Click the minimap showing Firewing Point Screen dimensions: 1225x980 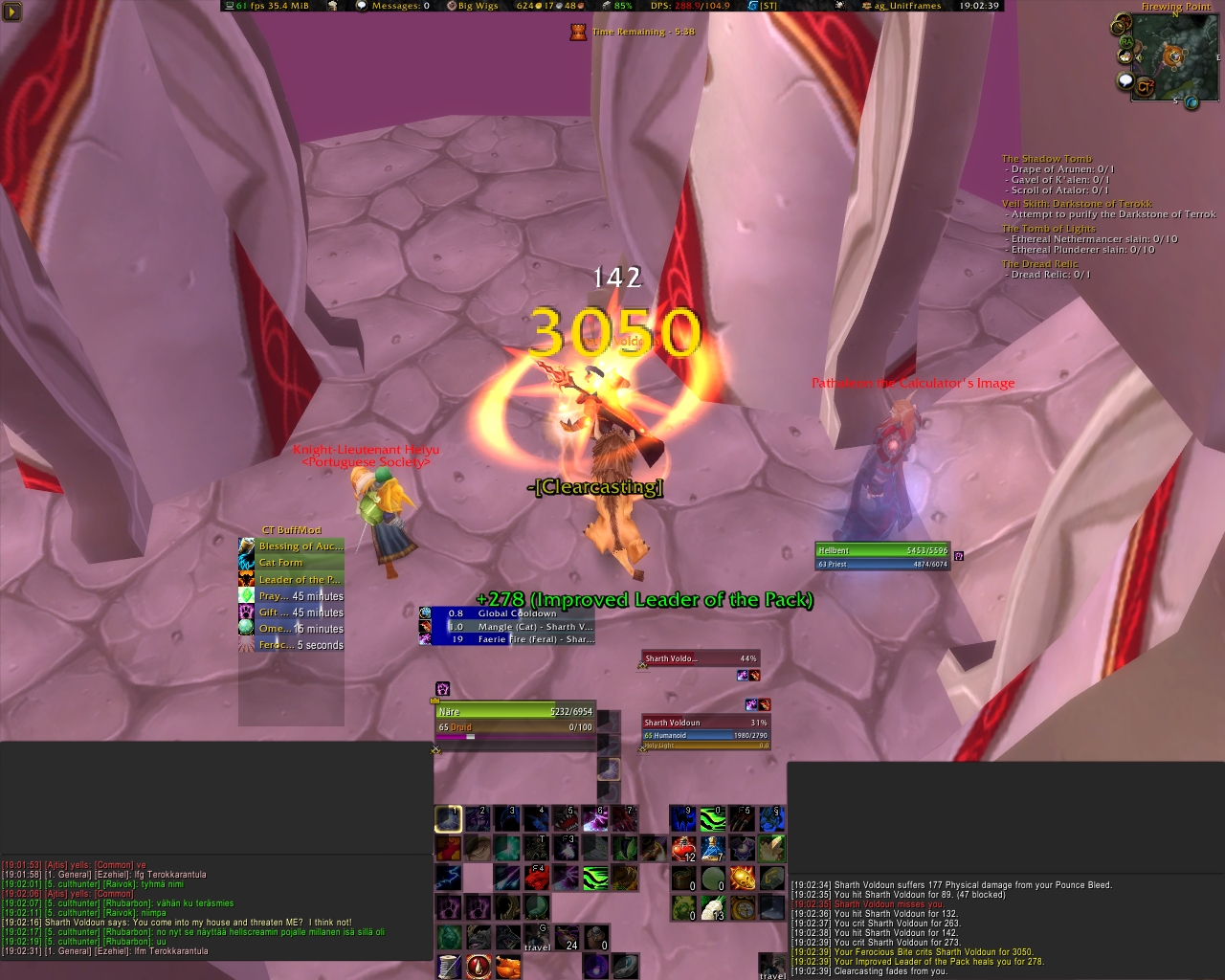[1175, 57]
